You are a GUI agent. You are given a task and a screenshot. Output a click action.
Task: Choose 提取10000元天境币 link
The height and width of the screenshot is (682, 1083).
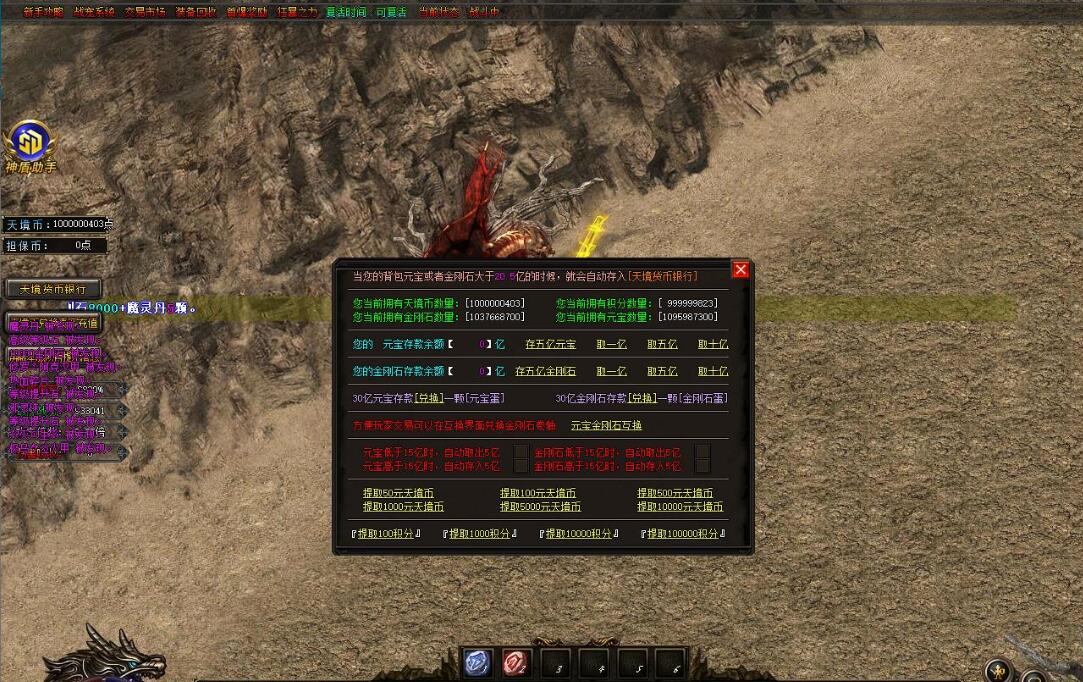point(680,507)
